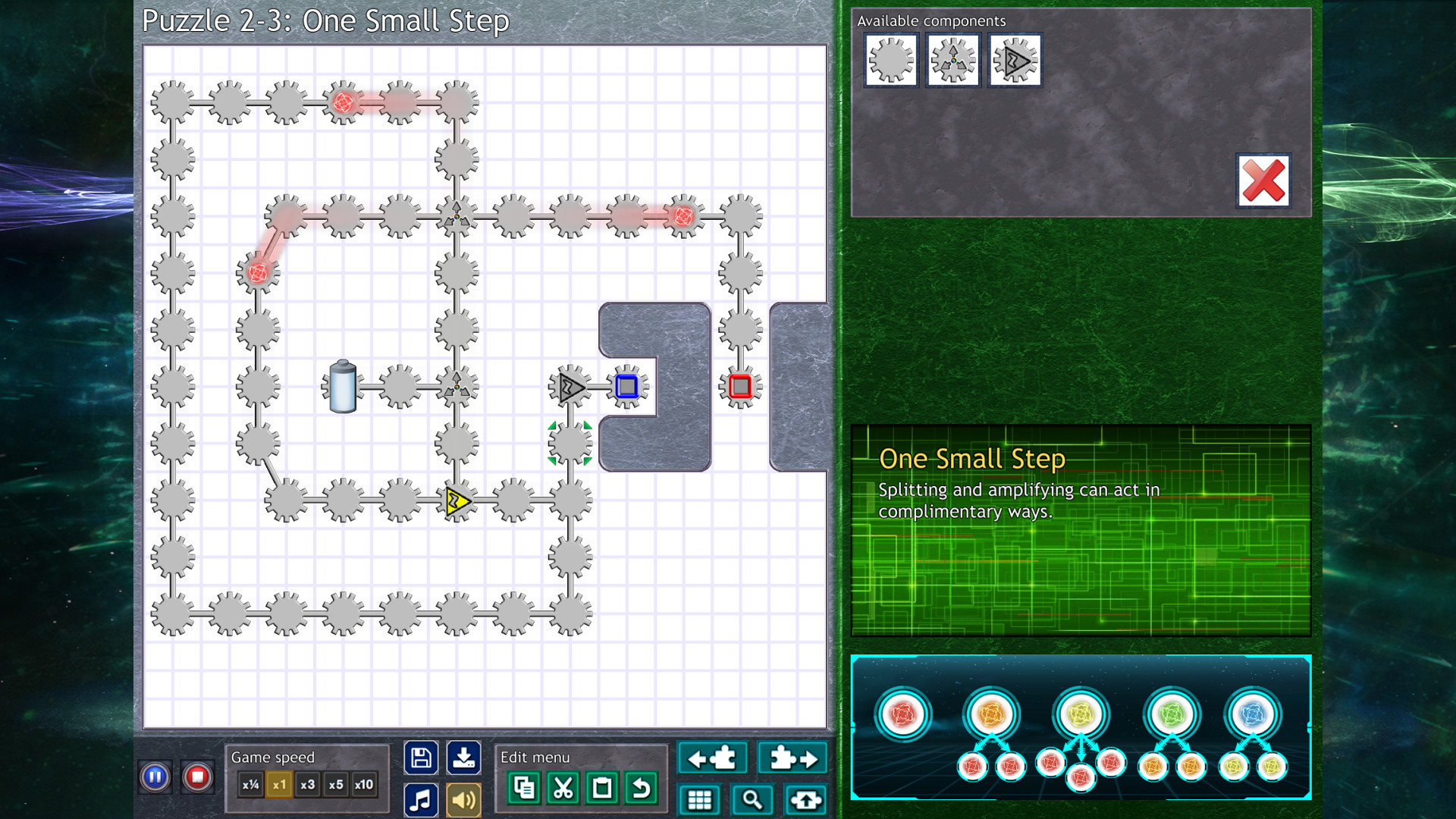Click the Copy icon in Edit menu
The image size is (1456, 819).
tap(525, 788)
